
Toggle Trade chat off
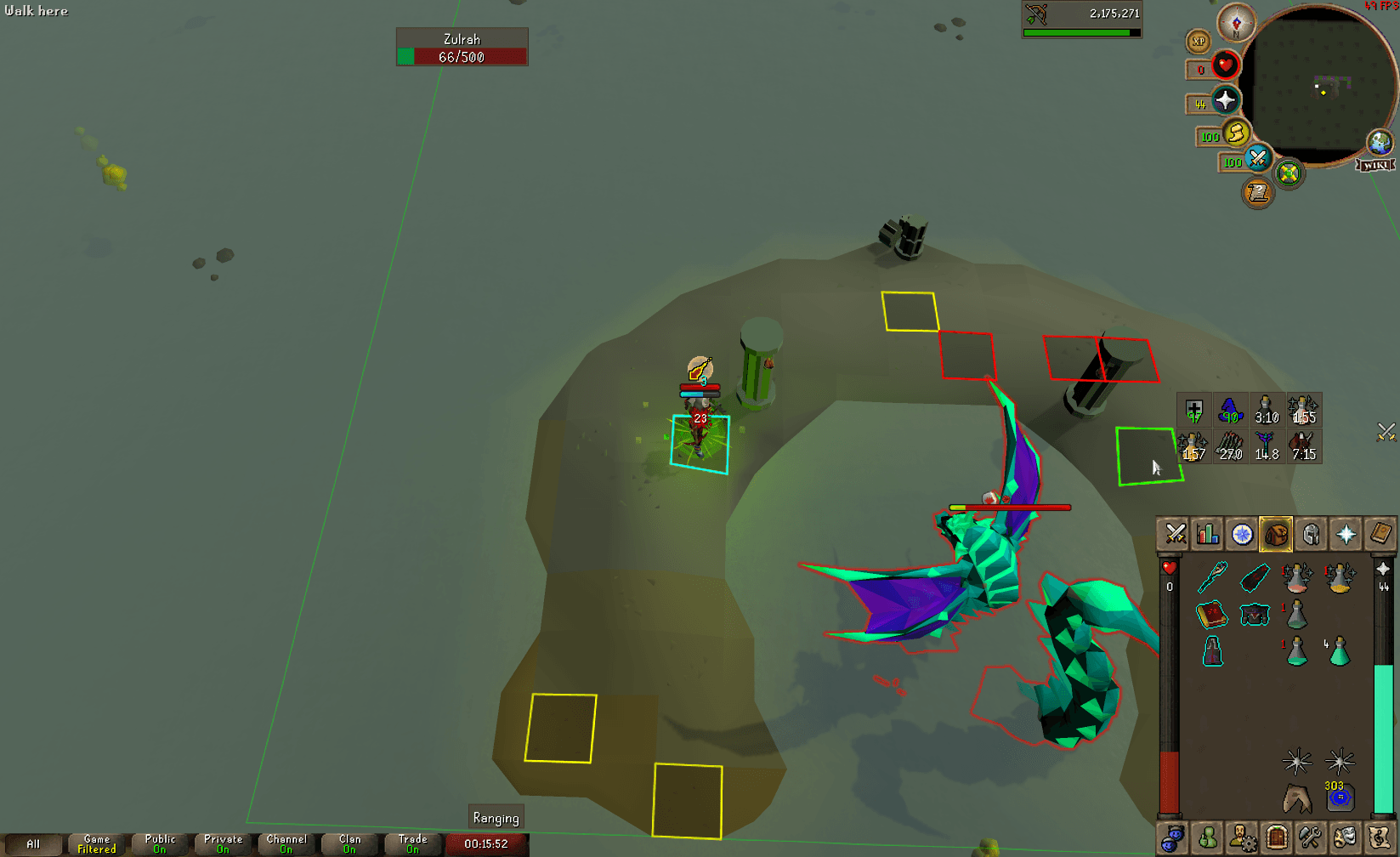(412, 843)
